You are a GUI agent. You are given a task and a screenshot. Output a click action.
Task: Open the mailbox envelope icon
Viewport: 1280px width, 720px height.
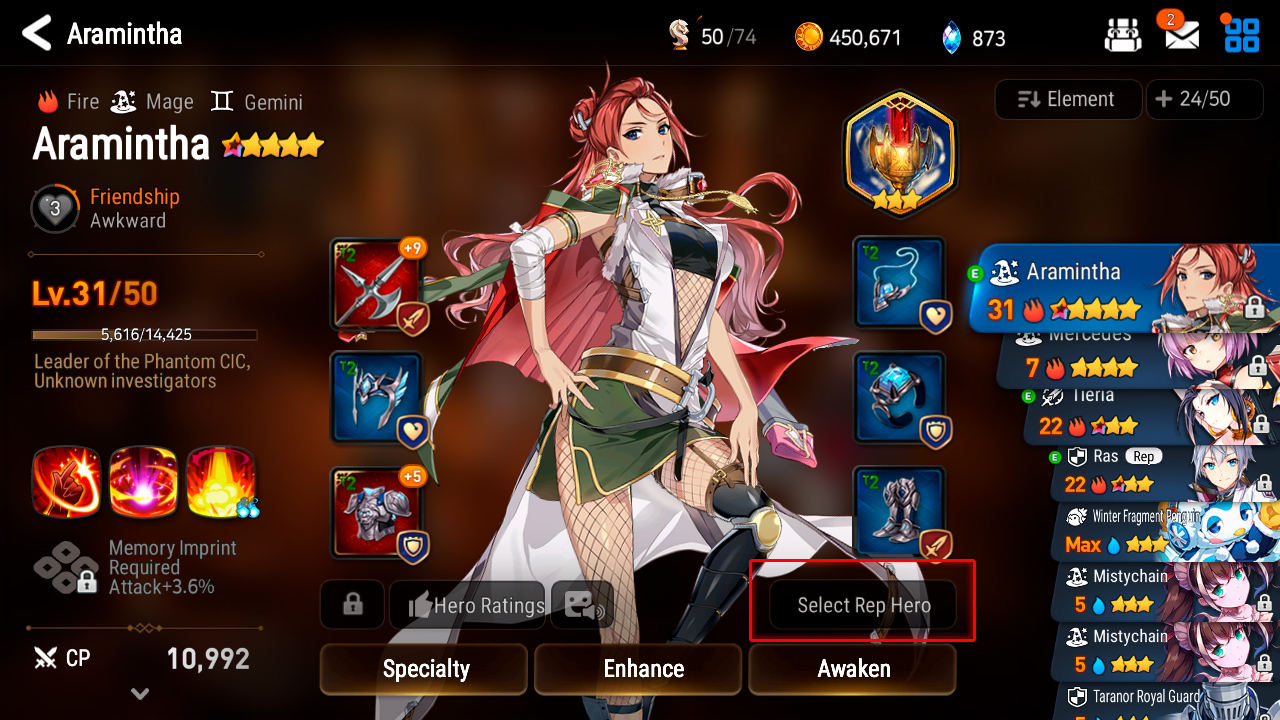tap(1181, 36)
